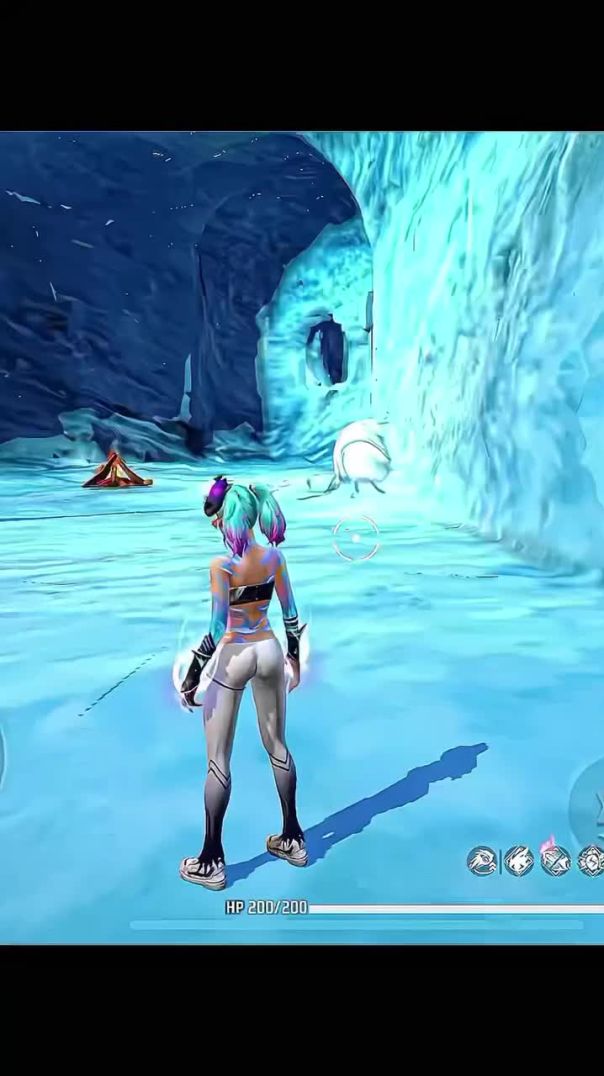Use the skill icon with pink flame
The image size is (604, 1076).
(x=555, y=860)
